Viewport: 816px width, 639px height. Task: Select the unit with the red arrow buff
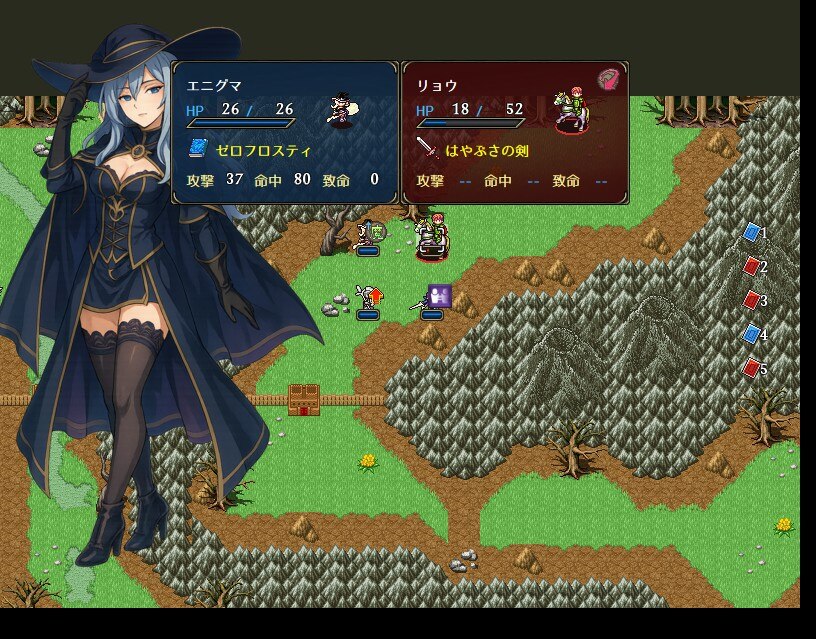click(368, 298)
